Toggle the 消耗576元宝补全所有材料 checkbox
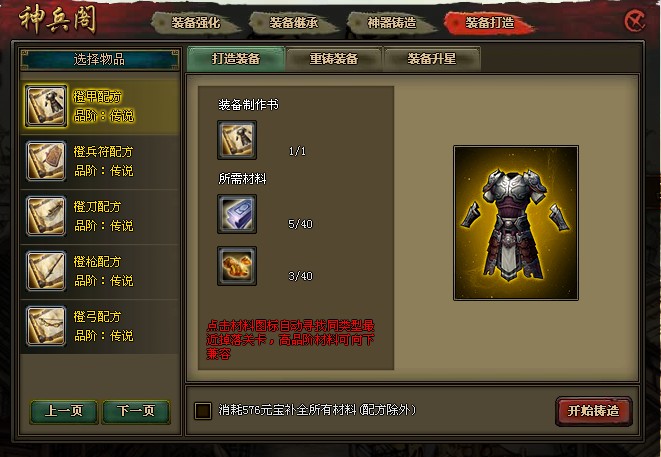 (204, 410)
